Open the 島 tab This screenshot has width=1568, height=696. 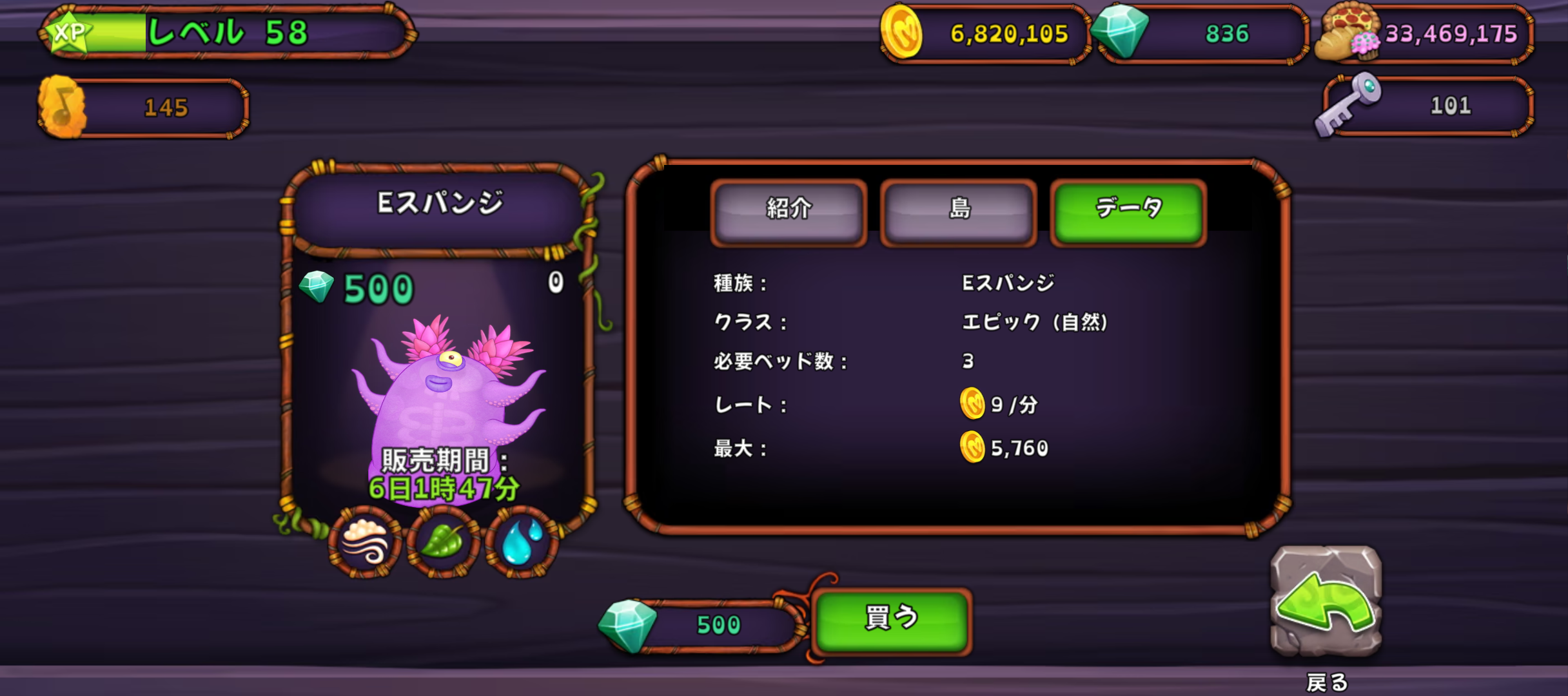959,211
